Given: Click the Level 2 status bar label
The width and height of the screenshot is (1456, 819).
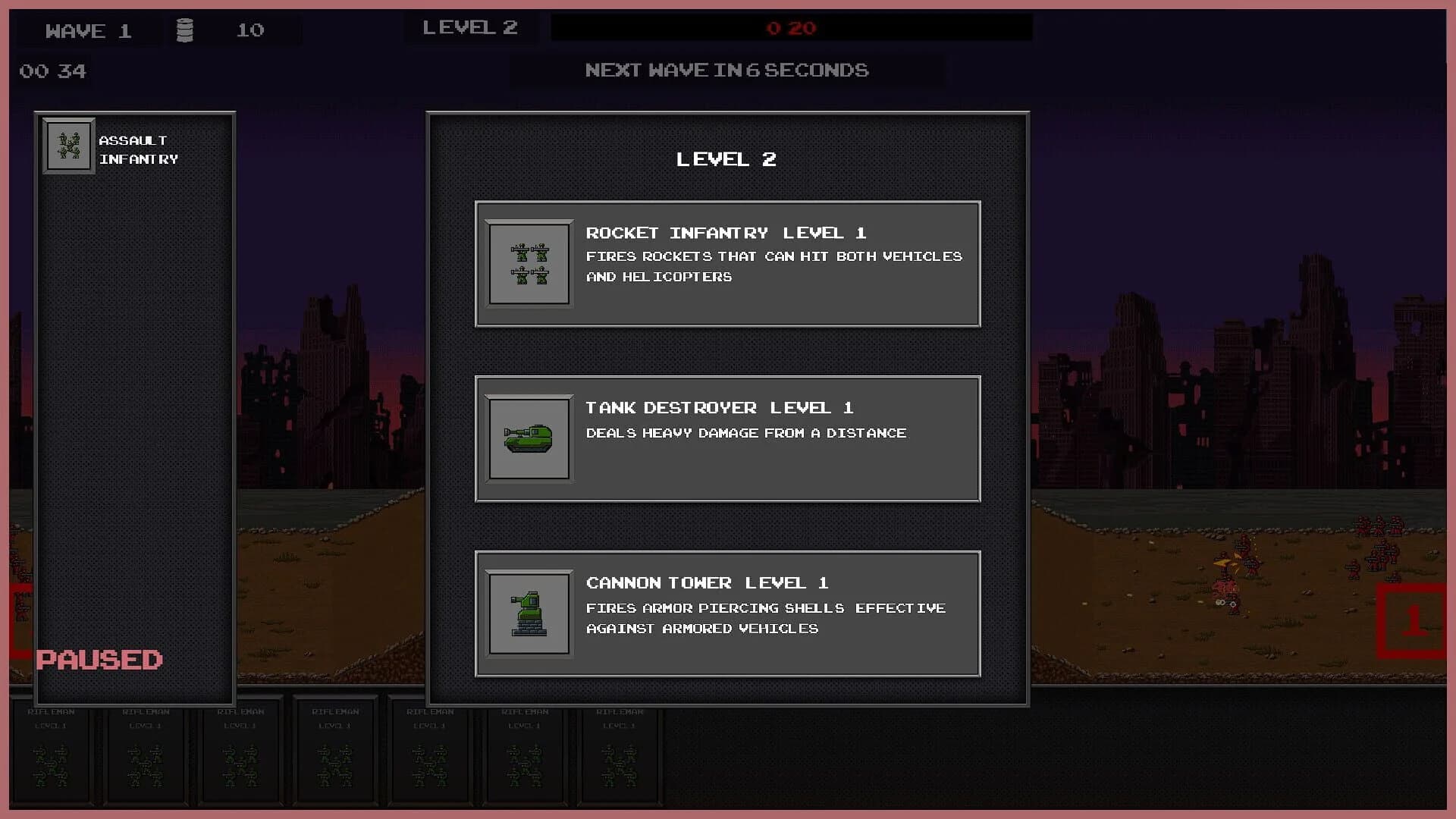Looking at the screenshot, I should pos(470,27).
